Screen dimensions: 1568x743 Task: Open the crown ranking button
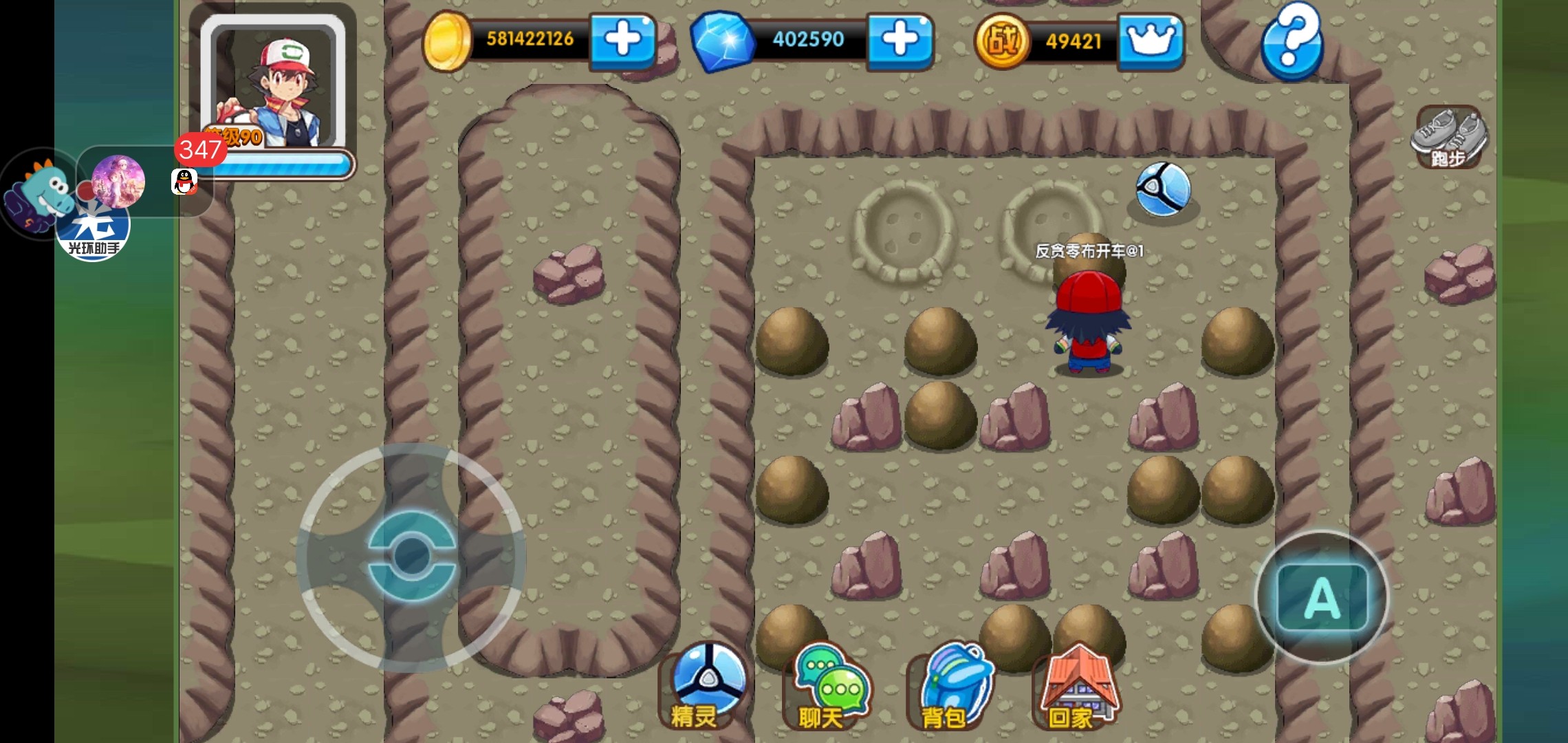pos(1151,41)
